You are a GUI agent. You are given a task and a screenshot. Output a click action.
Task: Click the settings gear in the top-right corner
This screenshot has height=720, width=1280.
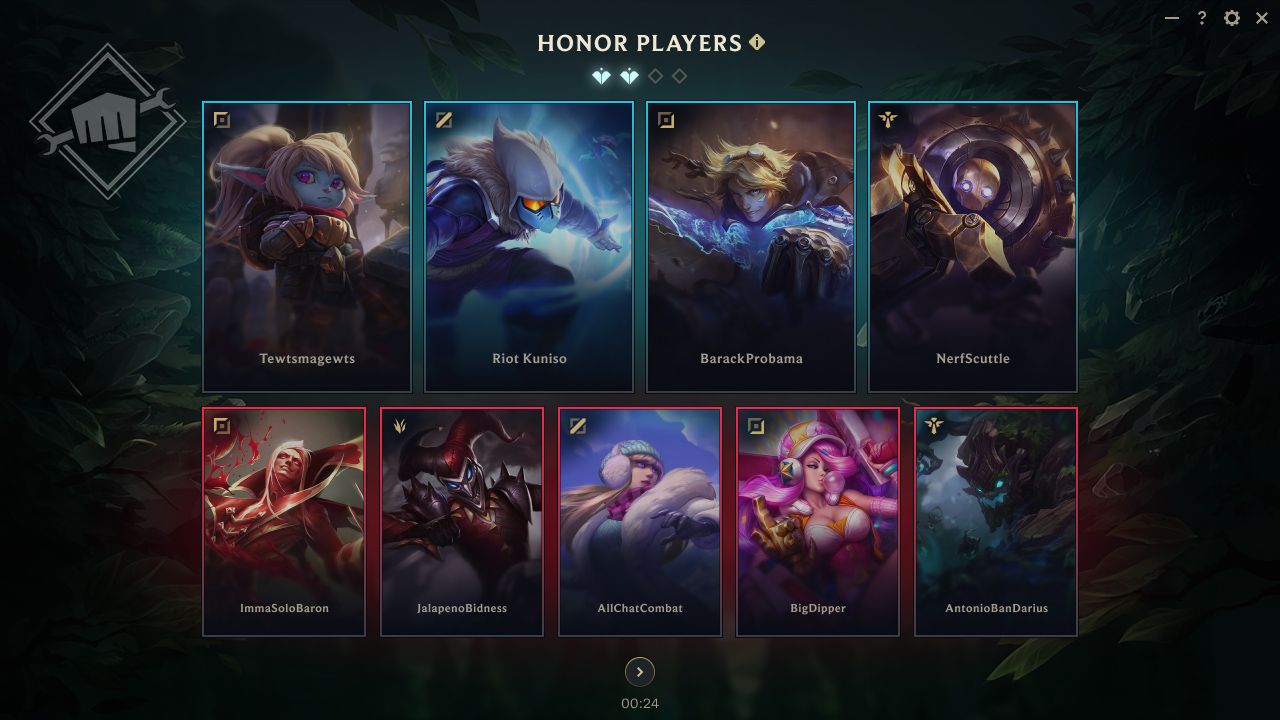[x=1231, y=18]
